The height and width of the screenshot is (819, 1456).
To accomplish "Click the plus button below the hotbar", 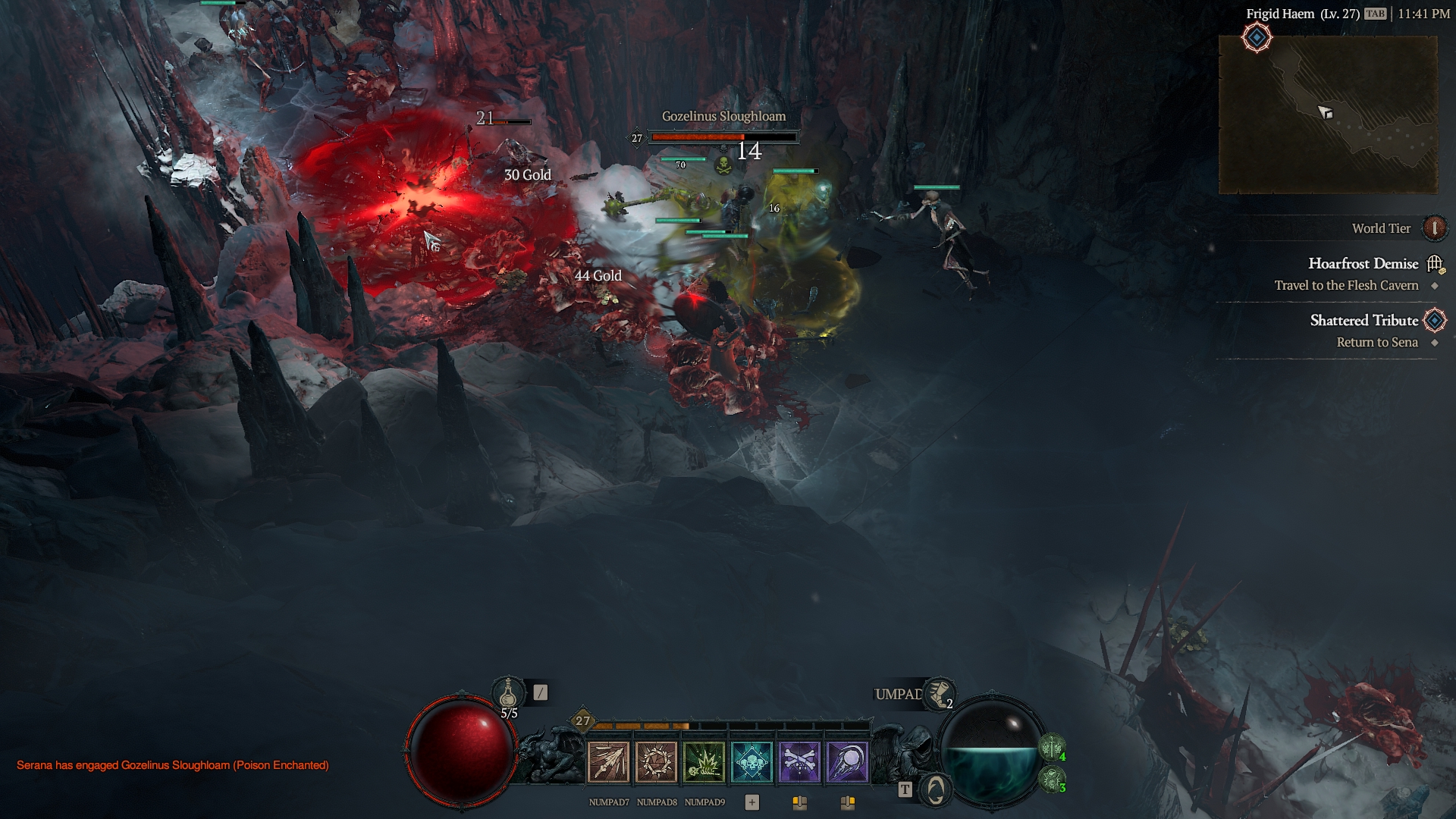I will pos(752,802).
